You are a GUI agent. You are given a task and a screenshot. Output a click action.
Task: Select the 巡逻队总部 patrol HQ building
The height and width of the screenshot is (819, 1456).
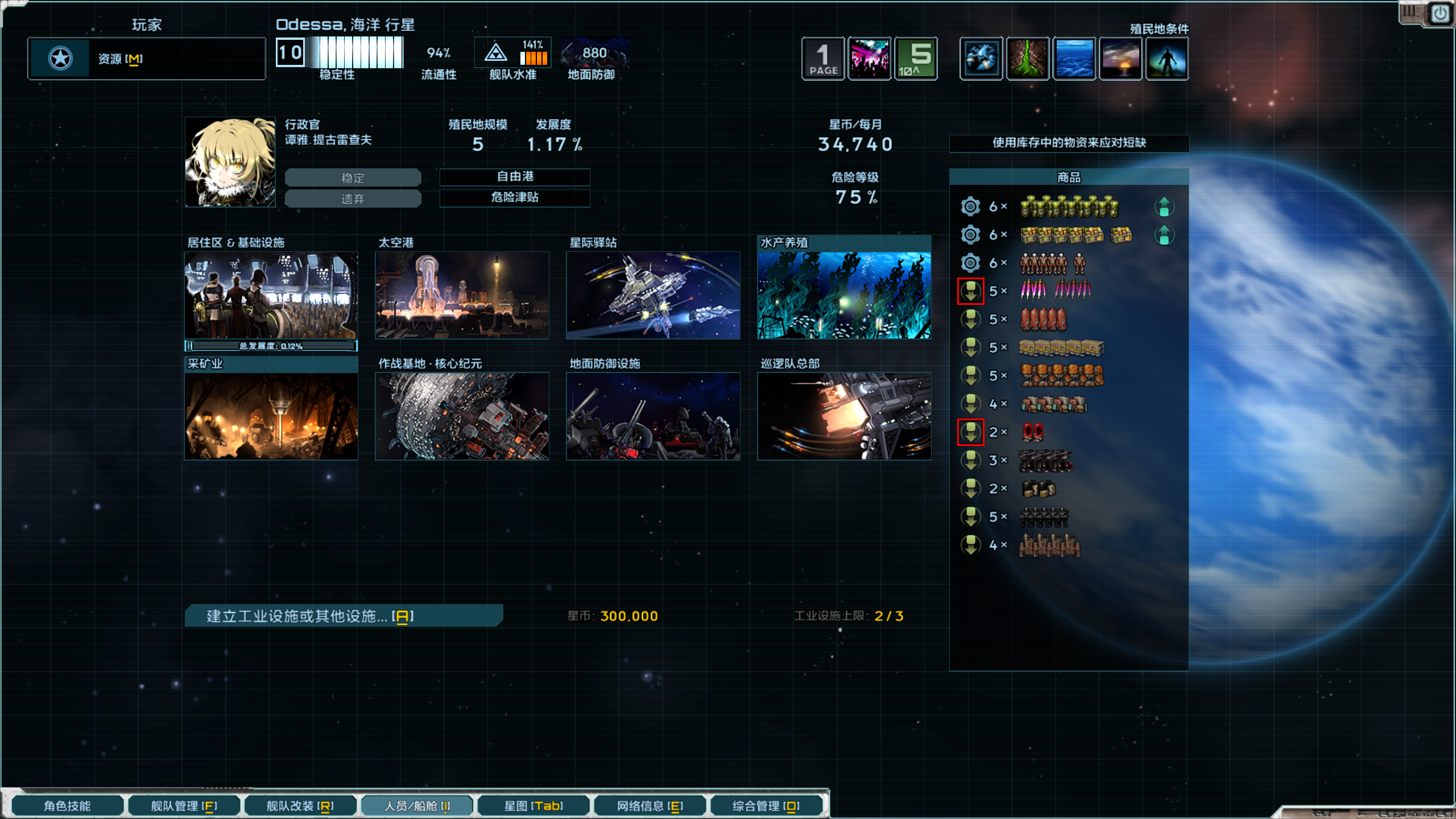[x=844, y=416]
